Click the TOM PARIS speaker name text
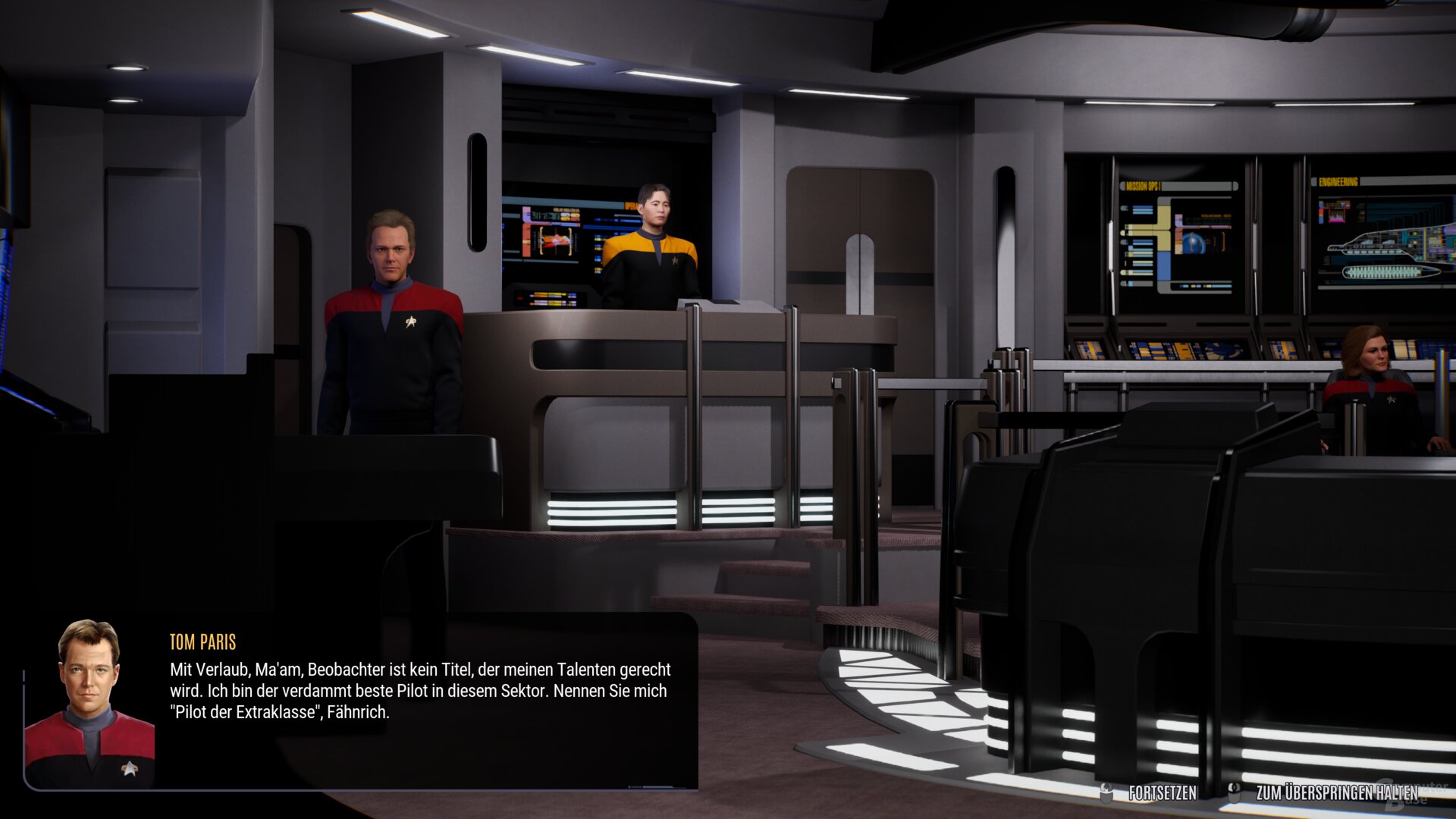Screen dimensions: 1456x819 point(201,642)
